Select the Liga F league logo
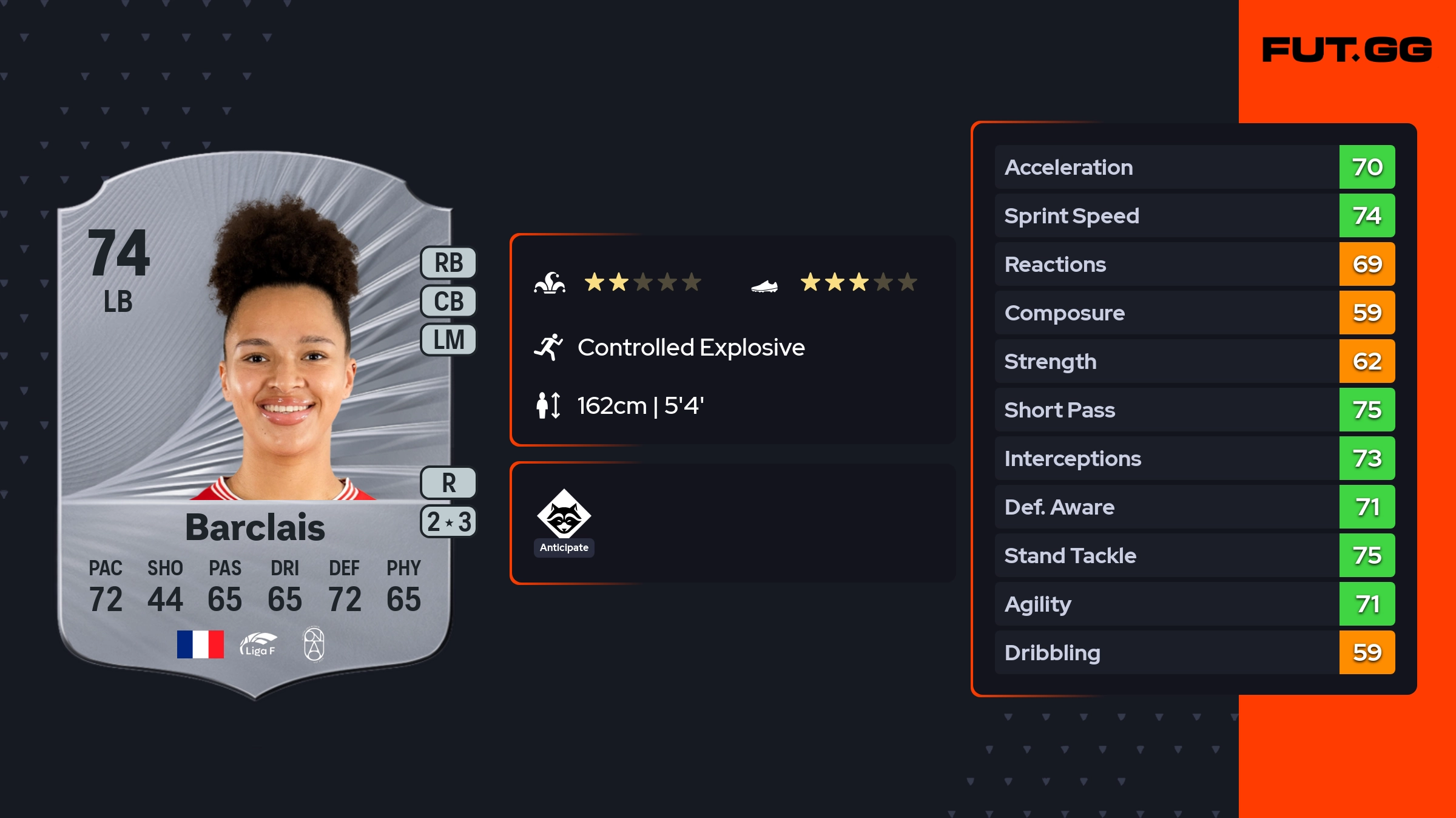The height and width of the screenshot is (818, 1456). click(x=258, y=644)
